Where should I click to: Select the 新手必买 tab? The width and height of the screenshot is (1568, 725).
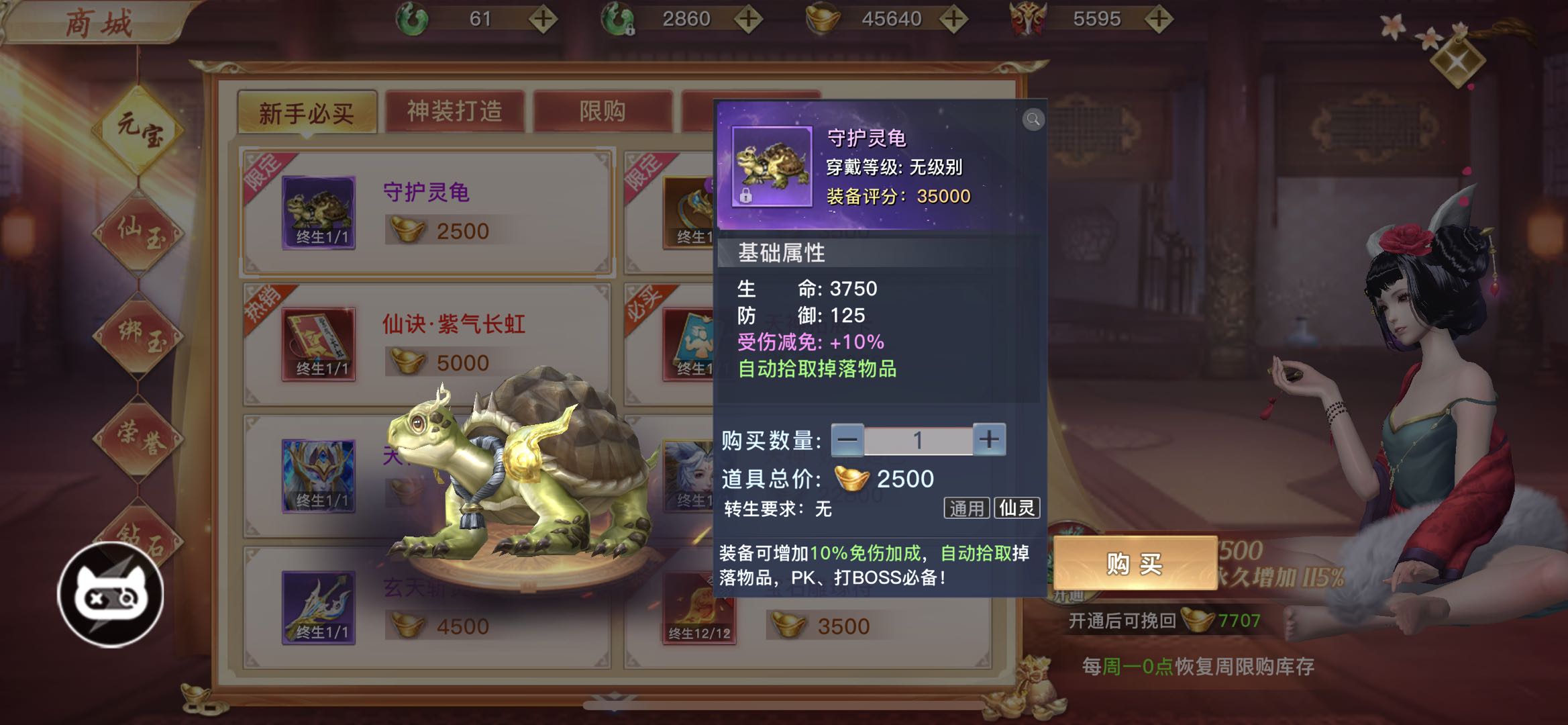tap(307, 113)
